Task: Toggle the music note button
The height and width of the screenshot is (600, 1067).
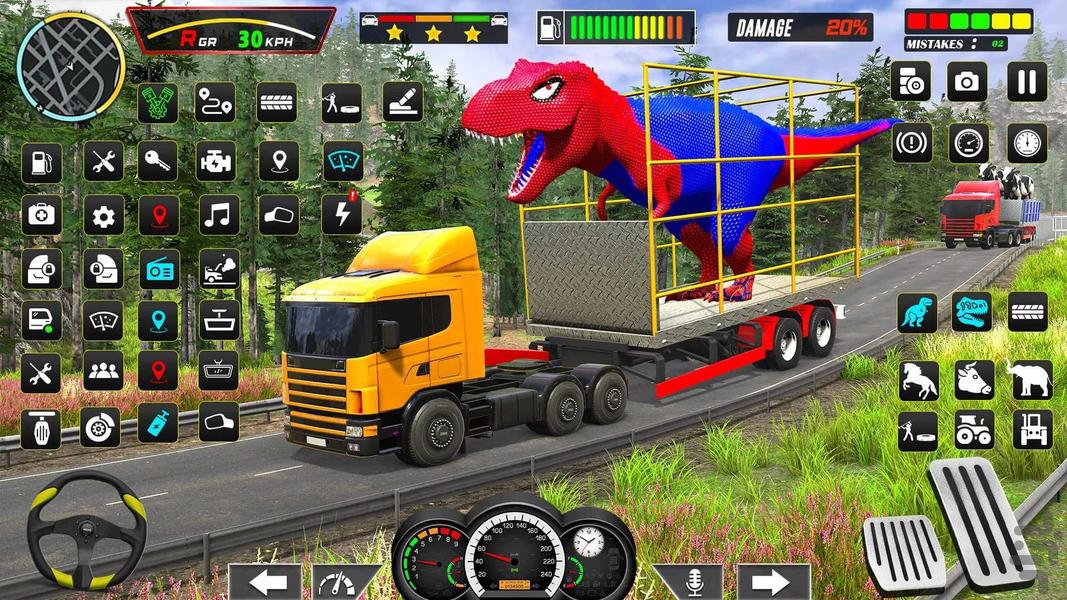Action: (218, 214)
